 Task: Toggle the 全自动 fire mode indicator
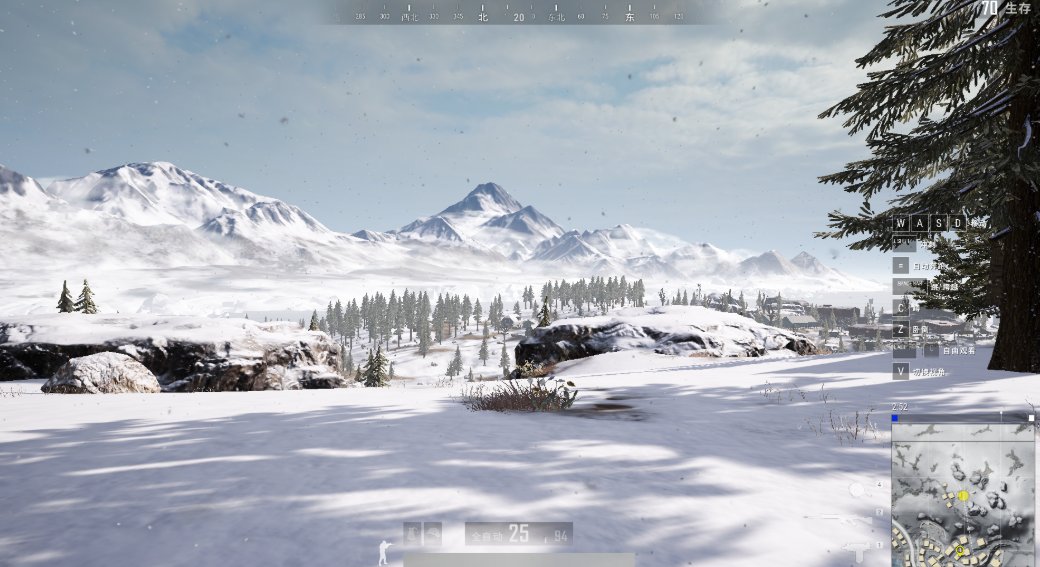pos(486,537)
